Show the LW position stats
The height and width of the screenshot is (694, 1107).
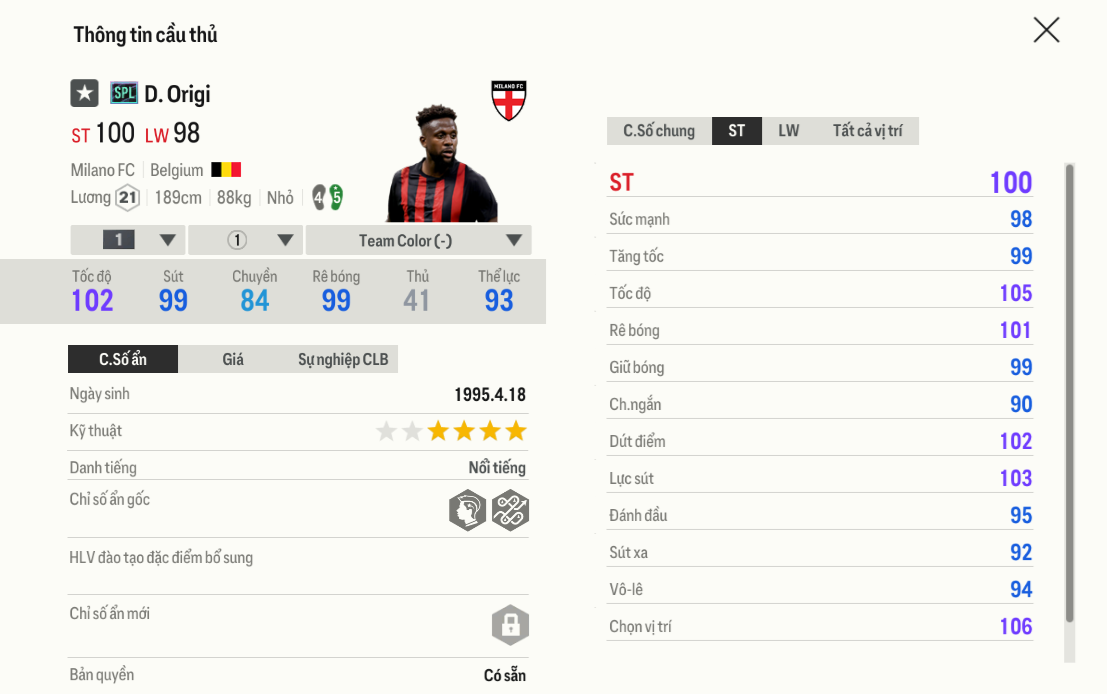pos(789,131)
